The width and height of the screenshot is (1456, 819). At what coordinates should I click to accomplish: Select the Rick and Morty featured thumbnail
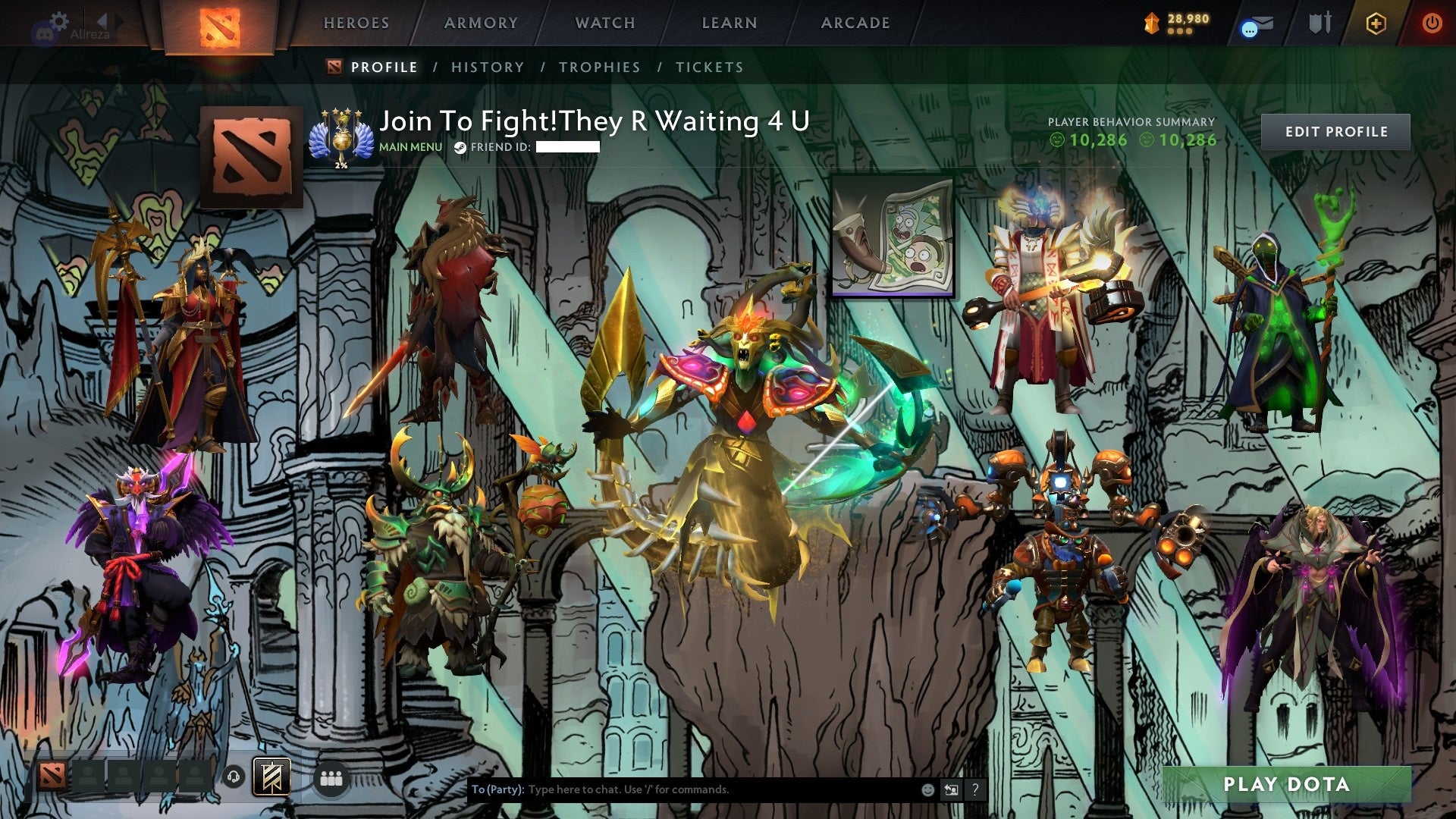pyautogui.click(x=892, y=237)
